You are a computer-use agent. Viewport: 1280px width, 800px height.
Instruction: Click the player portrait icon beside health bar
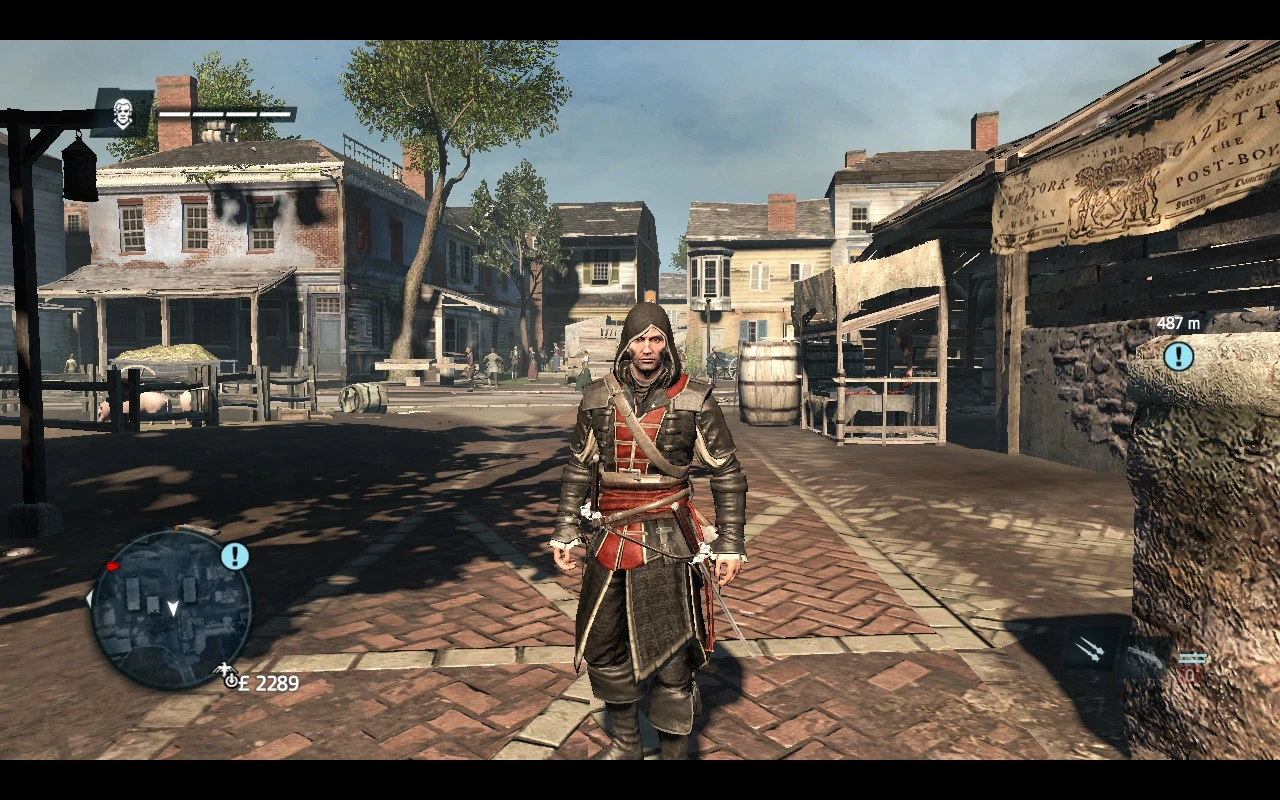(122, 113)
